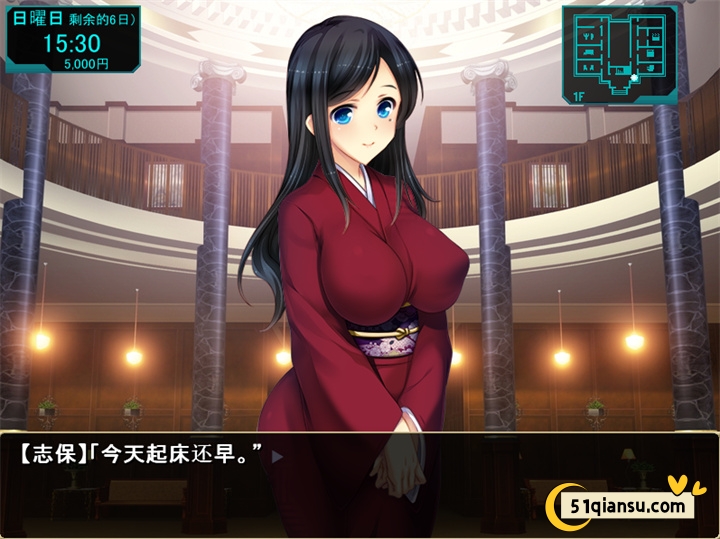Open the 1F floor minimap
Viewport: 720px width, 539px height.
point(620,54)
